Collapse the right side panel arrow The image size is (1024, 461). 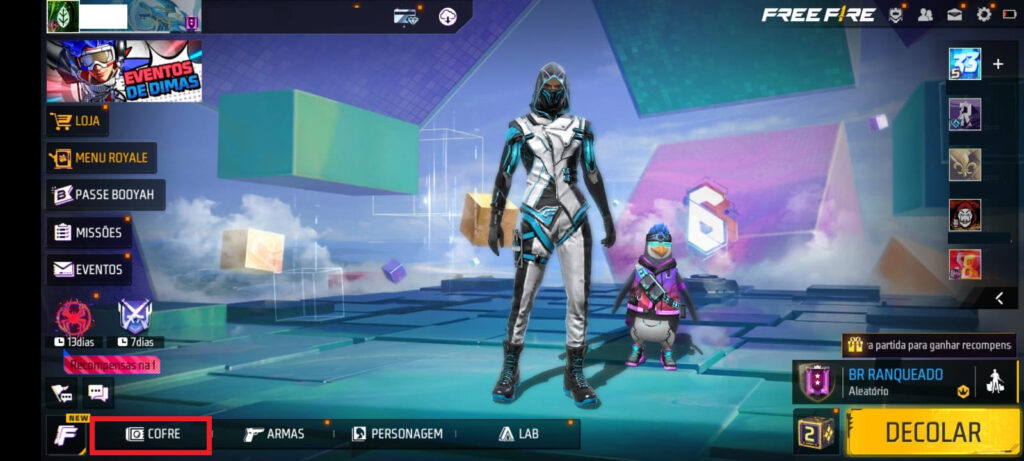pyautogui.click(x=999, y=298)
